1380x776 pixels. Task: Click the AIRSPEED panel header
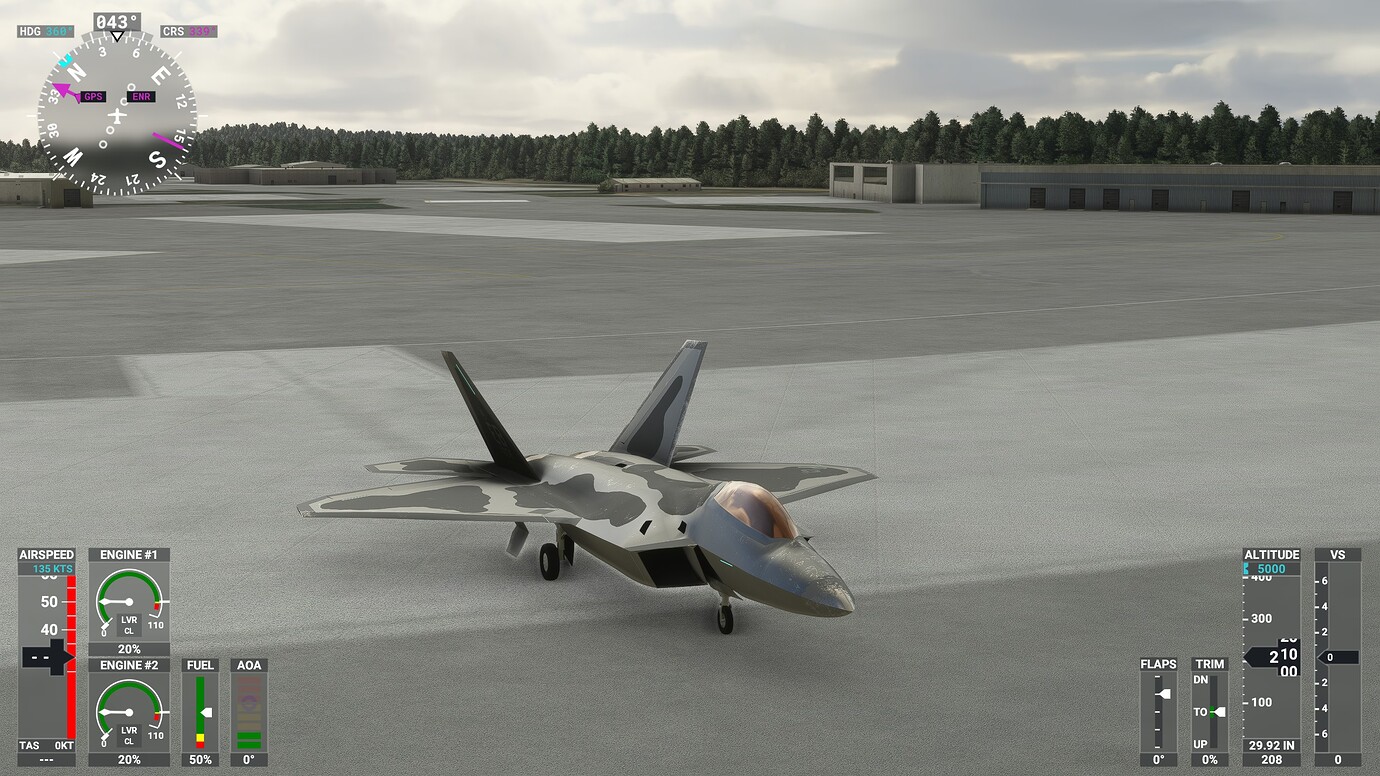(45, 553)
